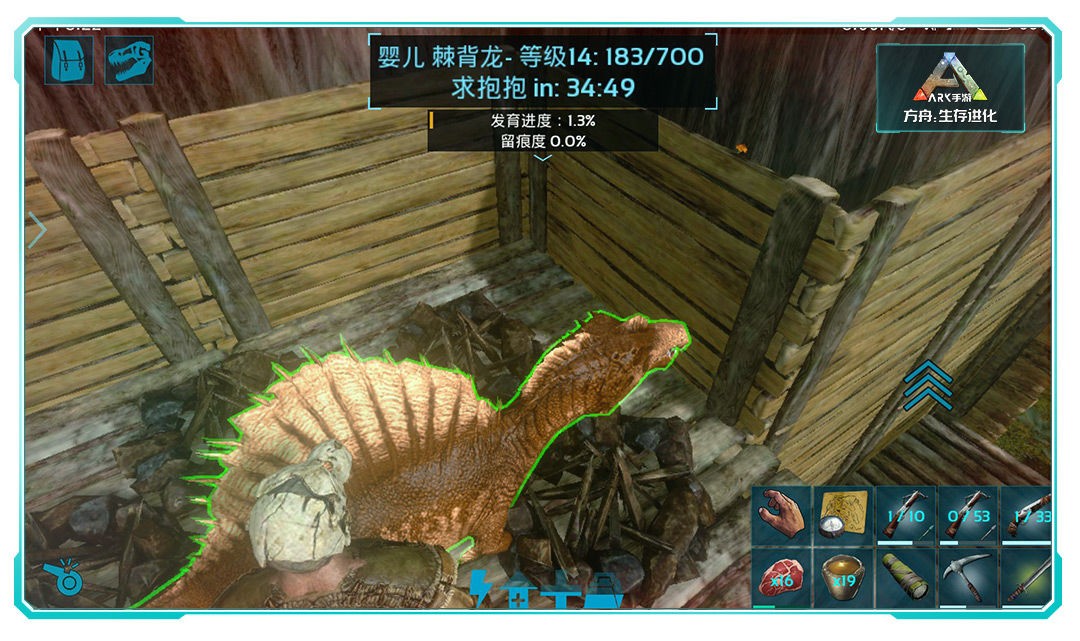Viewport: 1080px width, 641px height.
Task: Tap the triple chevron jump button
Action: pos(927,386)
